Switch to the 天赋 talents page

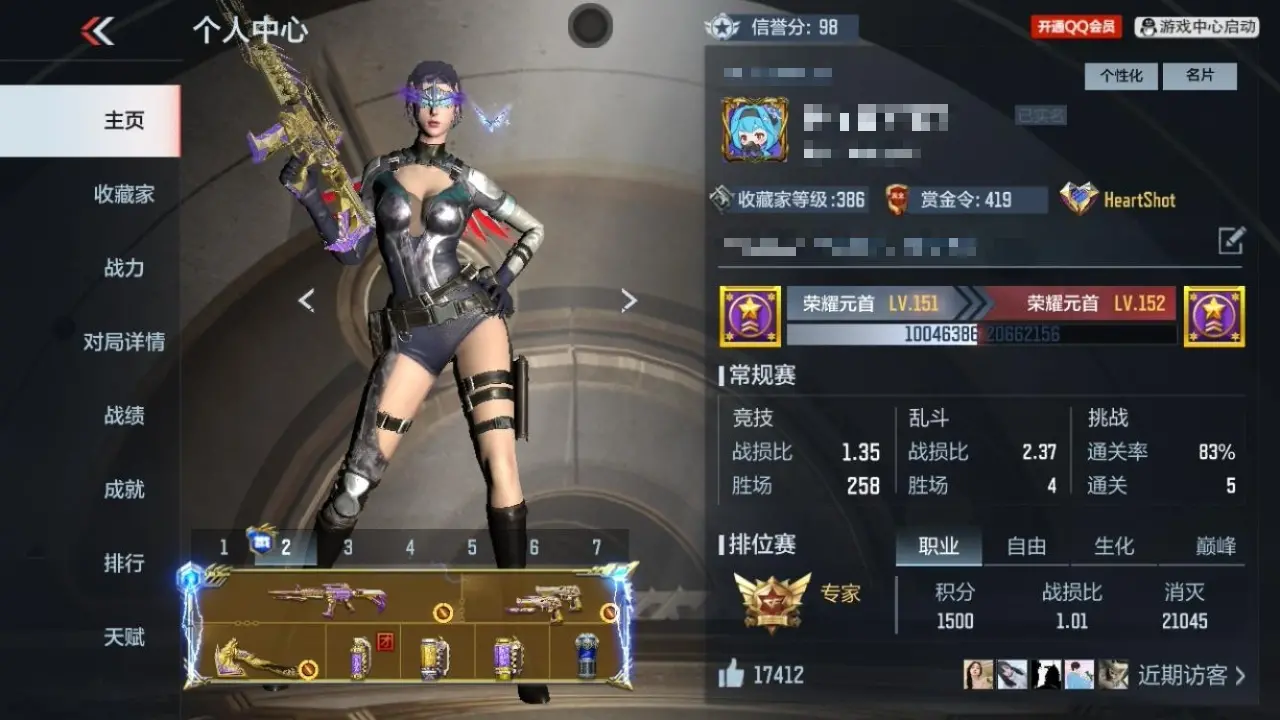click(x=124, y=637)
